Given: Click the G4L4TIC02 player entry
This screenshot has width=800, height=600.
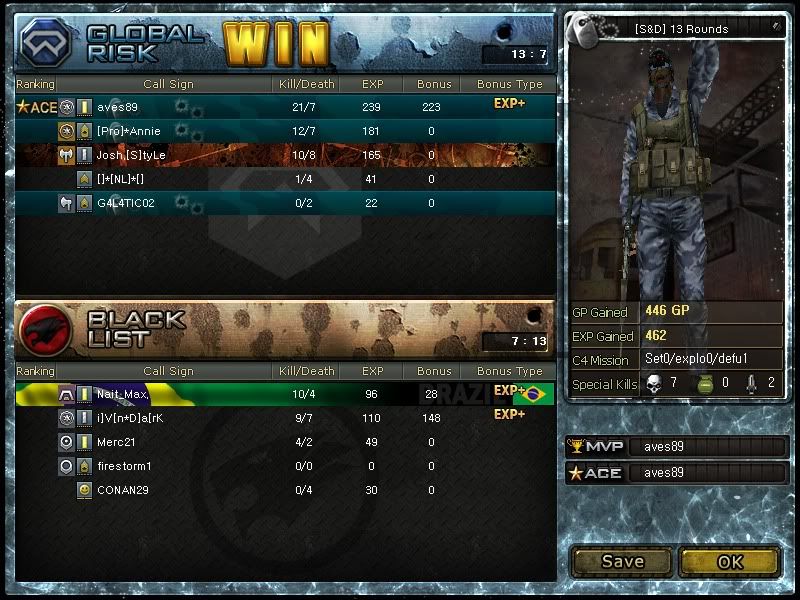Looking at the screenshot, I should click(126, 203).
